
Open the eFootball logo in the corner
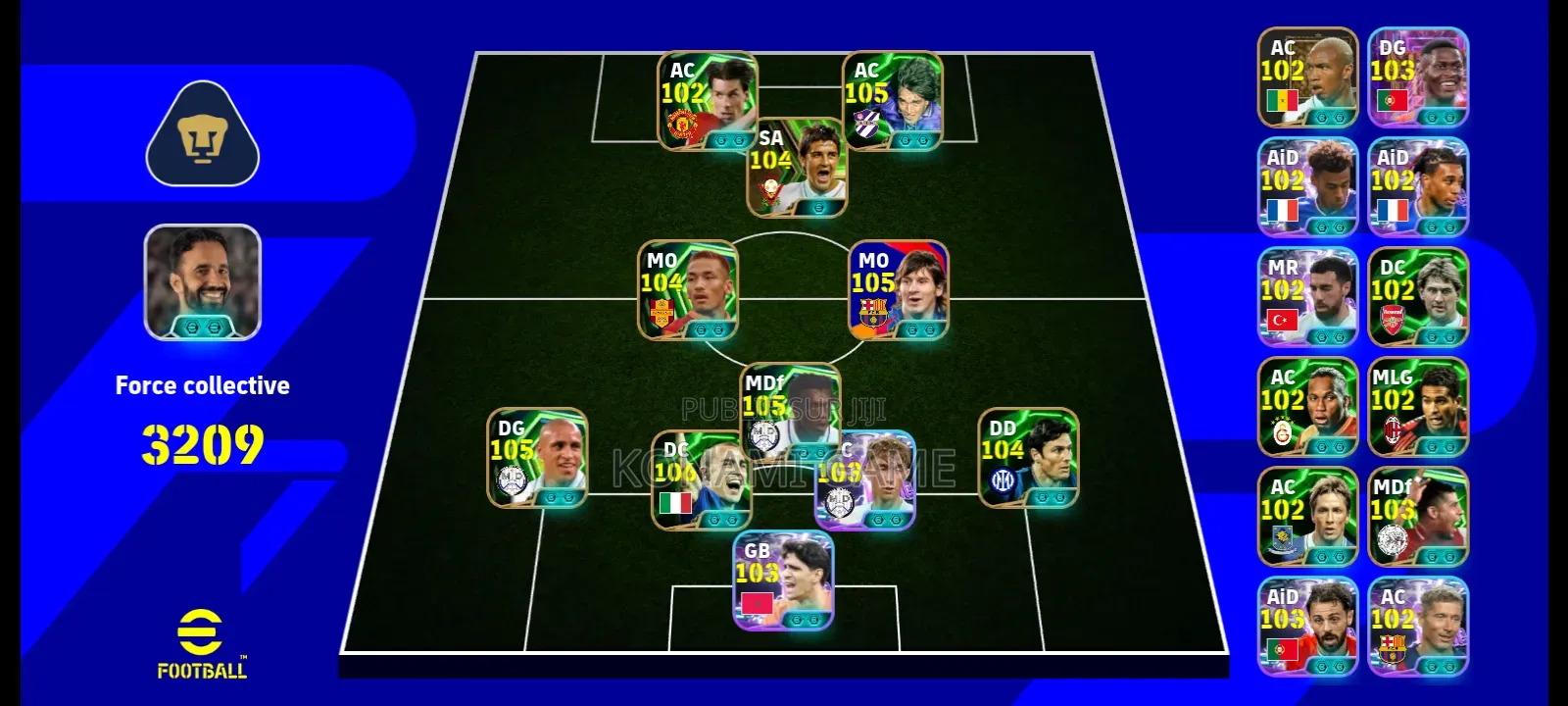click(202, 644)
